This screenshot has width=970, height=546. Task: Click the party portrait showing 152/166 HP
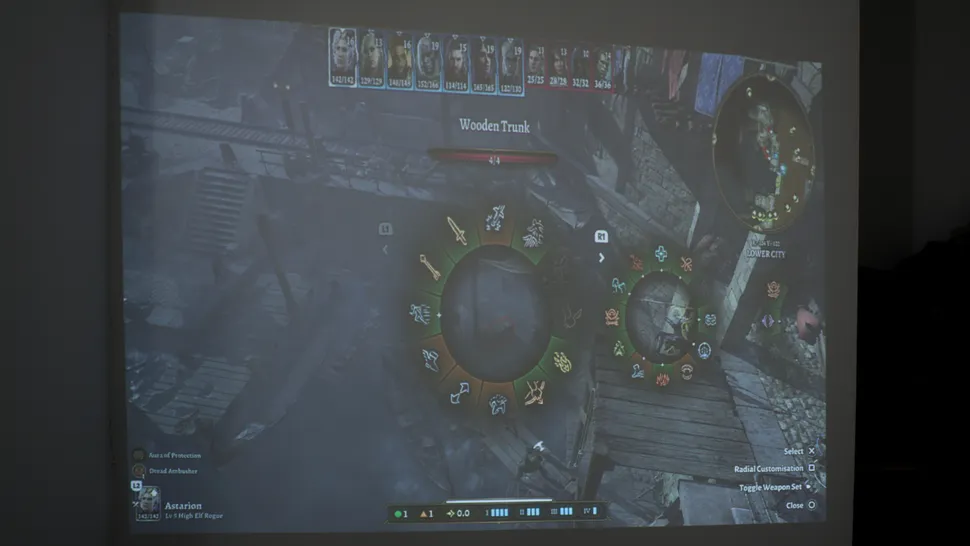click(x=428, y=59)
